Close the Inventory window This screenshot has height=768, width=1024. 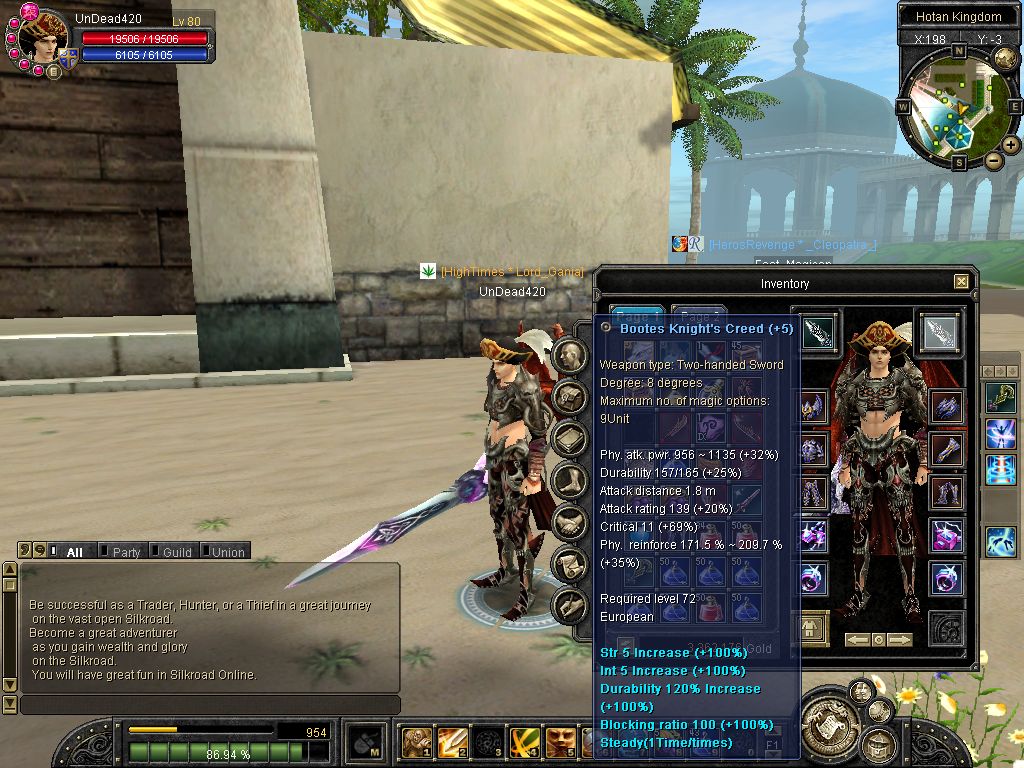point(961,282)
